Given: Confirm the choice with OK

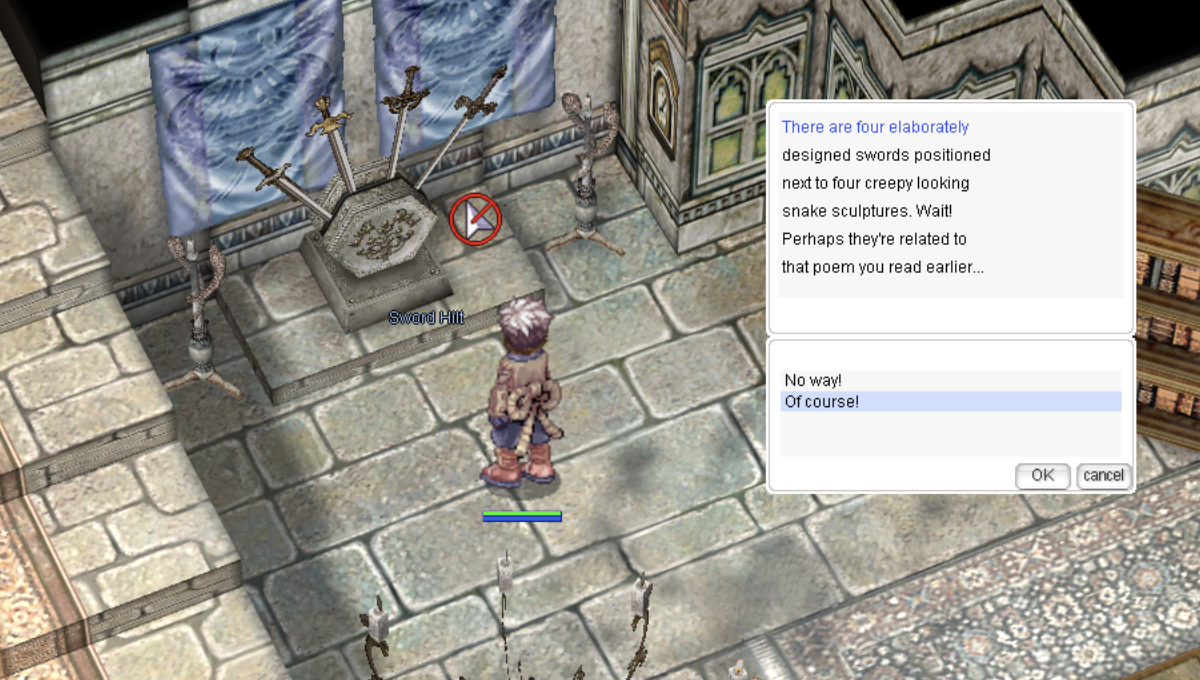Looking at the screenshot, I should (x=1042, y=475).
